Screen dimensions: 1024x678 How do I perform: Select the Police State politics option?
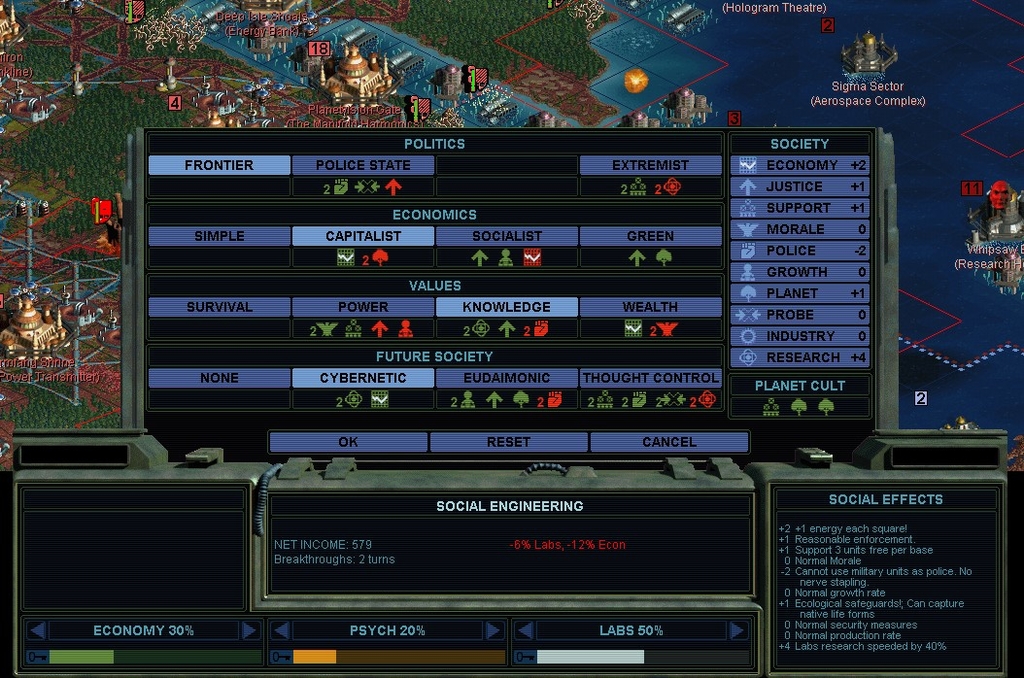363,165
